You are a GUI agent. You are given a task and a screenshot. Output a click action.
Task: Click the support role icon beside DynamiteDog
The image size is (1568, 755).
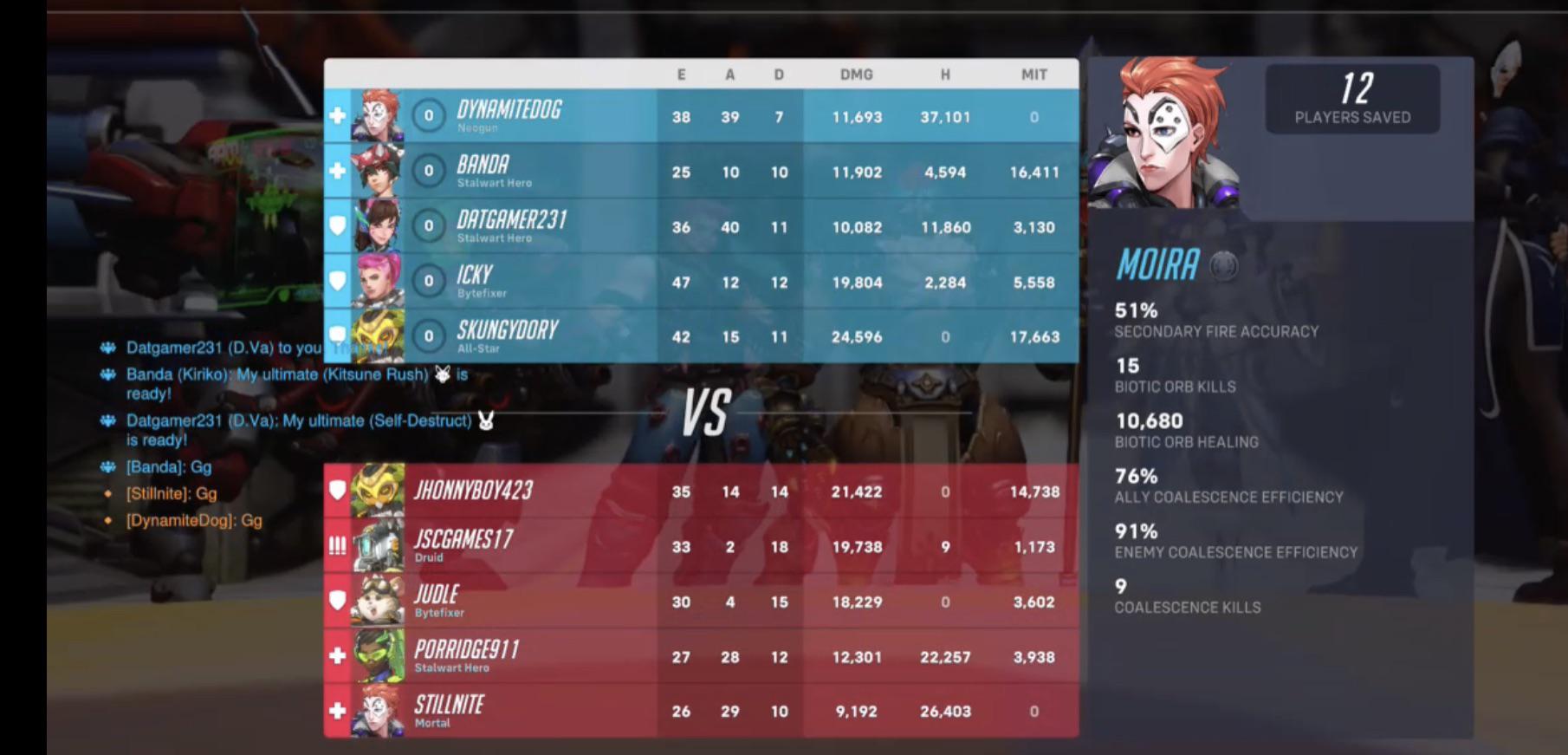coord(337,115)
